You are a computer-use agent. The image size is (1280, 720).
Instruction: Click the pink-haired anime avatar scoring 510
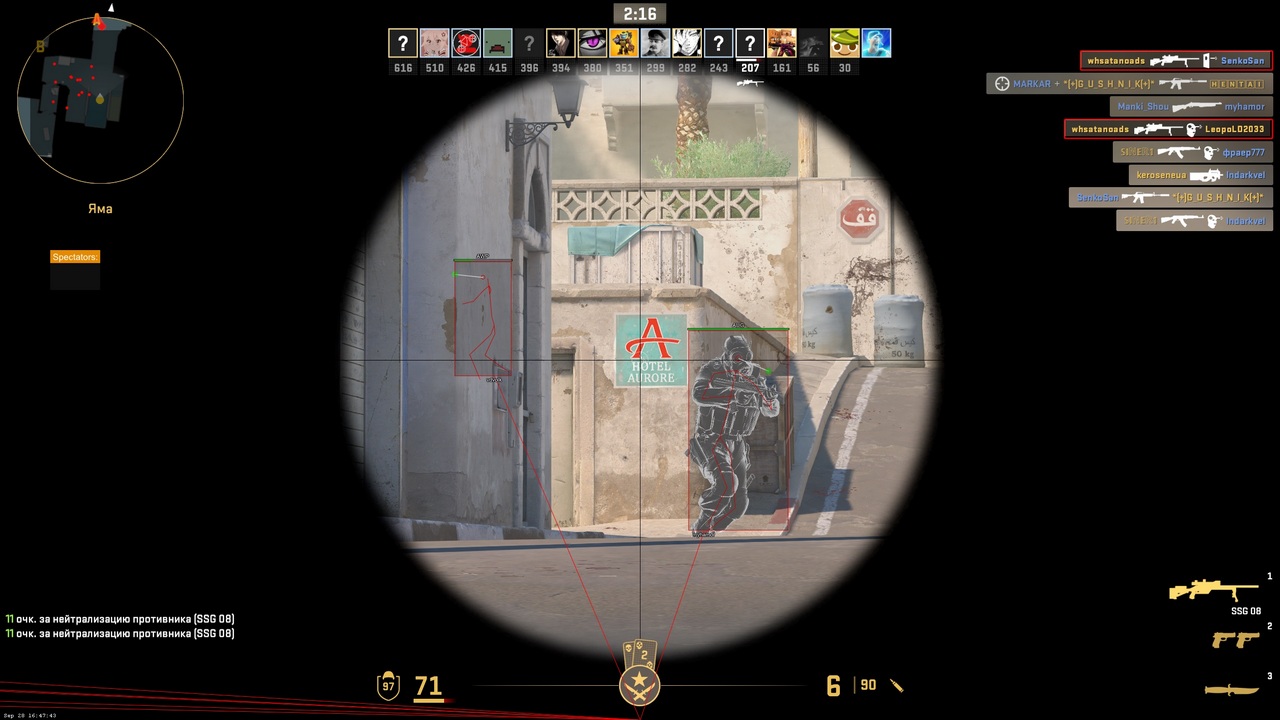click(x=434, y=43)
